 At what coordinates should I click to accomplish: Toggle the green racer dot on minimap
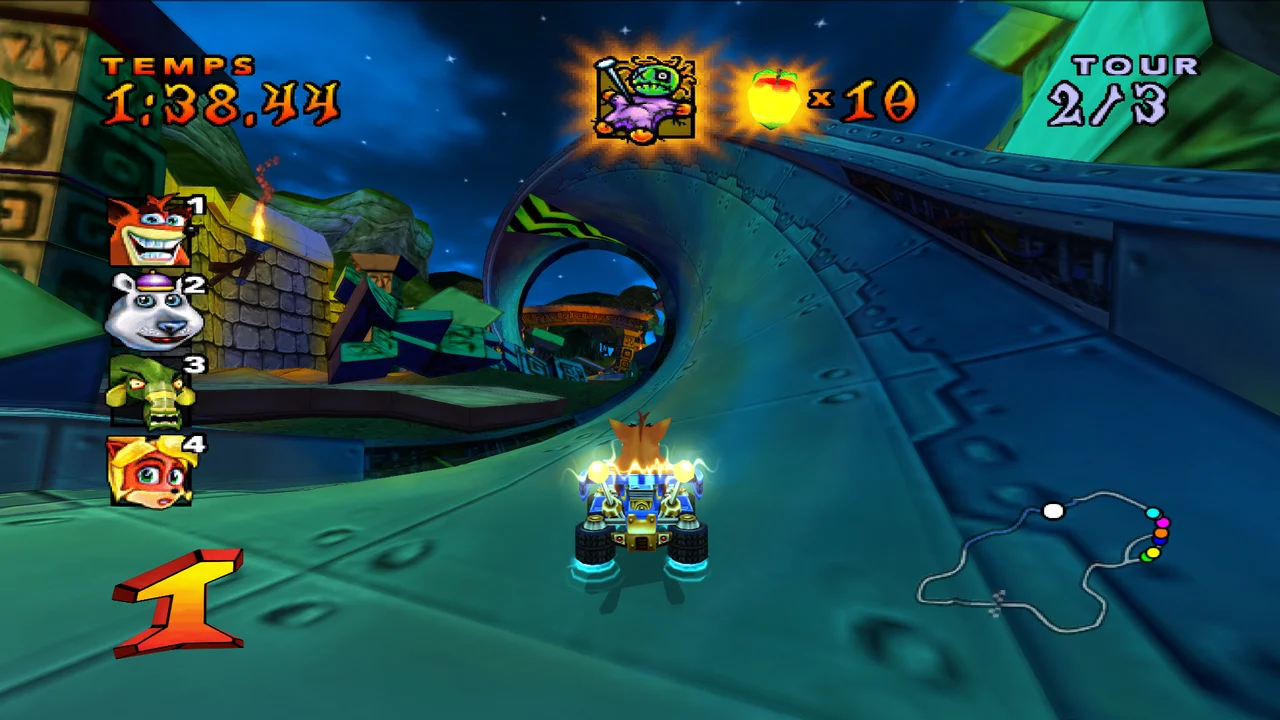point(1147,558)
